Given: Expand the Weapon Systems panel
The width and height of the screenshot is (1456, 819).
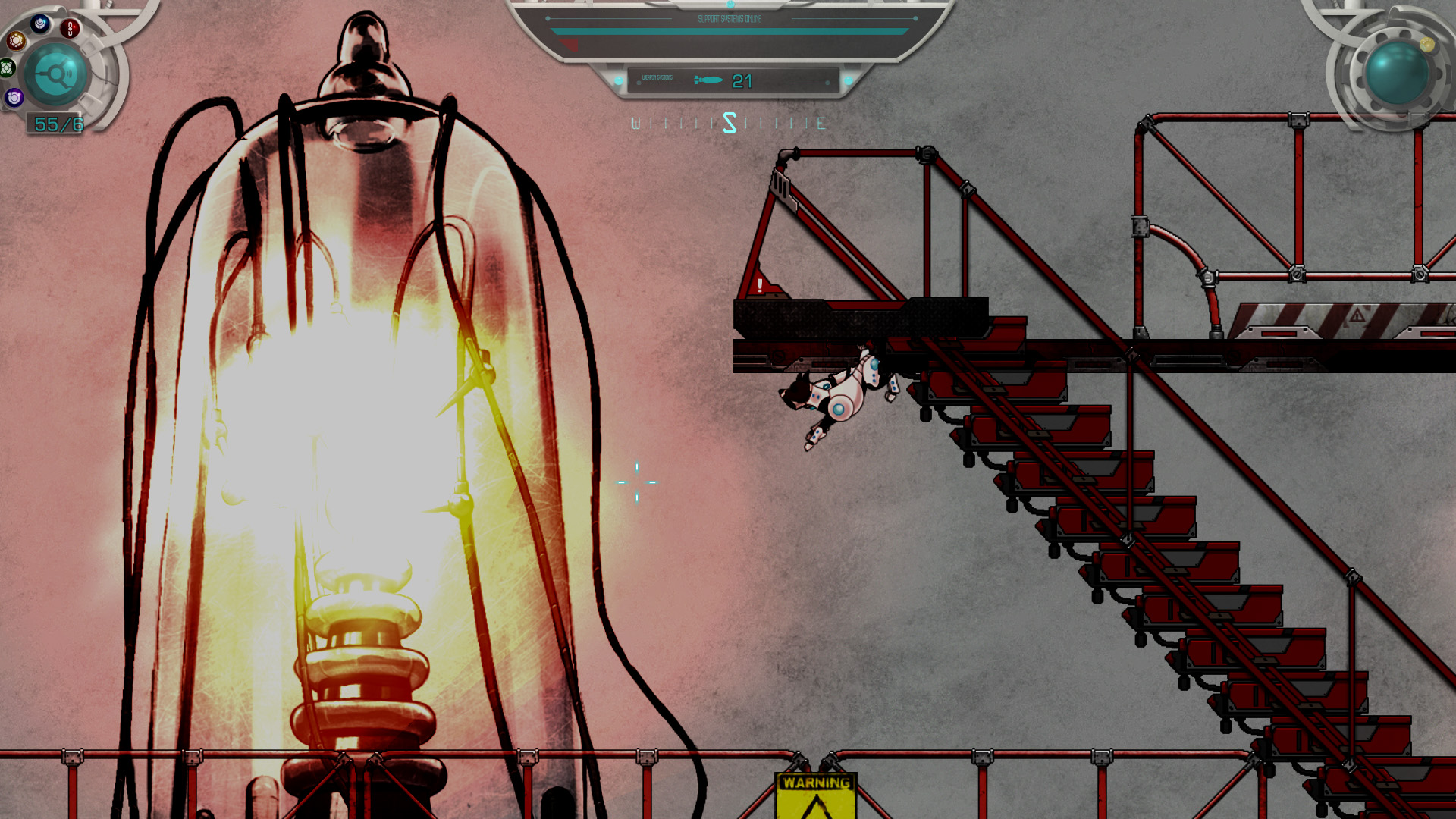Looking at the screenshot, I should point(734,80).
